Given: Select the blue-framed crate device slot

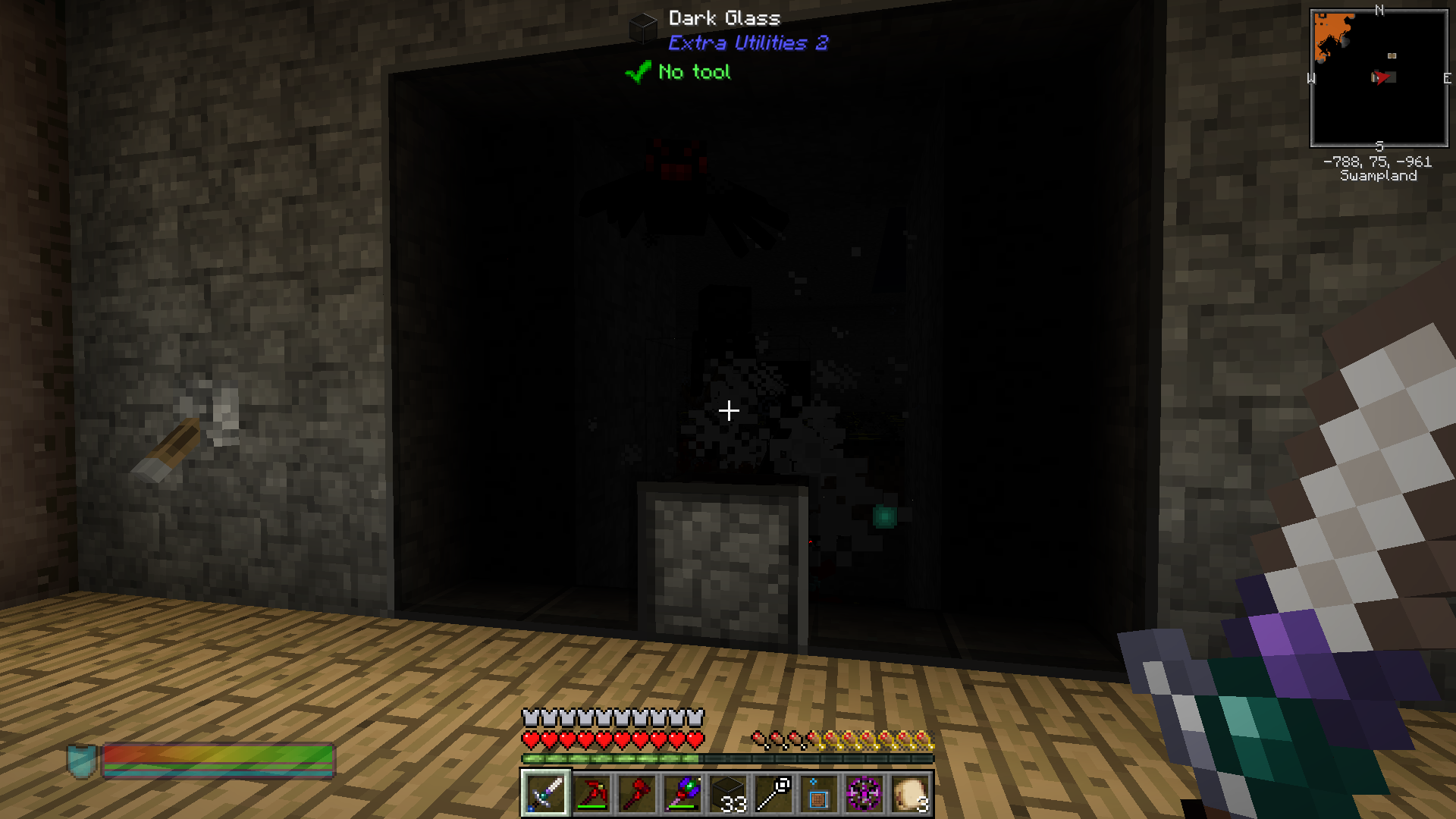Looking at the screenshot, I should tap(818, 794).
